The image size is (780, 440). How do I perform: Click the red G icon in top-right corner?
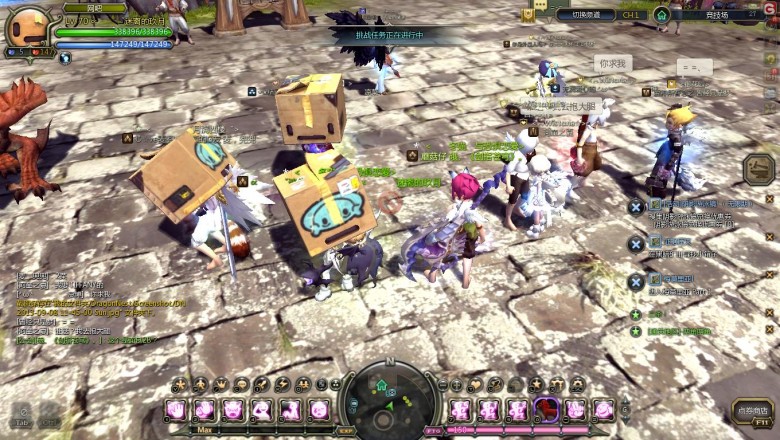pos(770,16)
